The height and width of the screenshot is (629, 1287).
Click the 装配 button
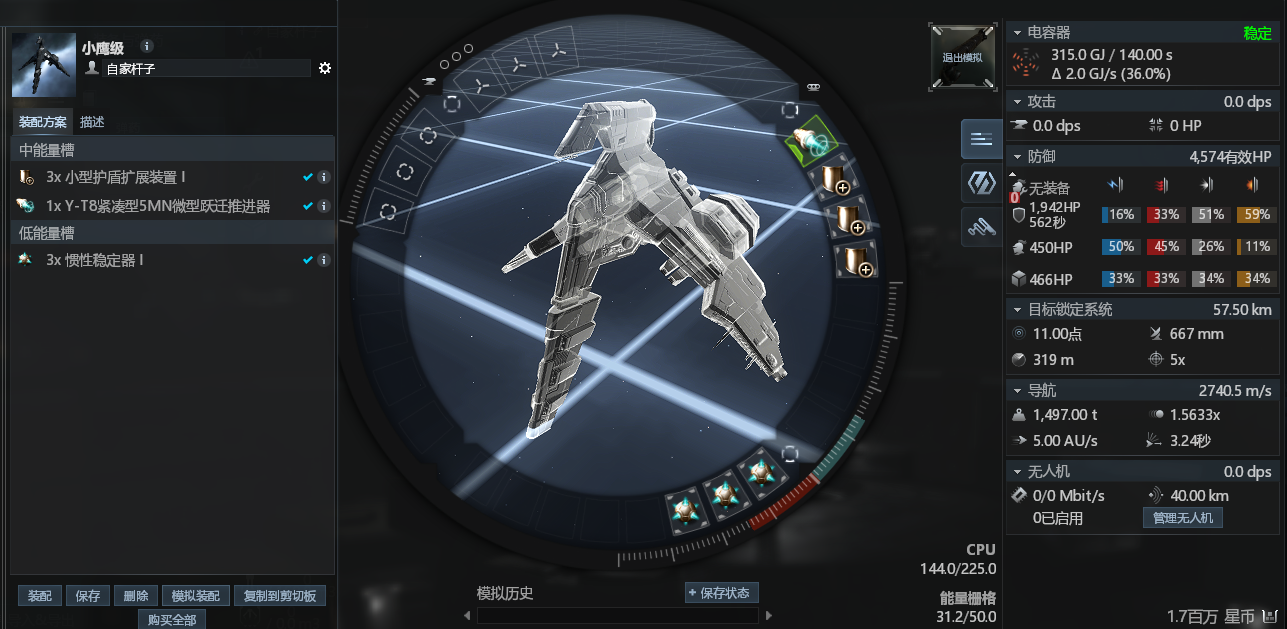tap(40, 596)
